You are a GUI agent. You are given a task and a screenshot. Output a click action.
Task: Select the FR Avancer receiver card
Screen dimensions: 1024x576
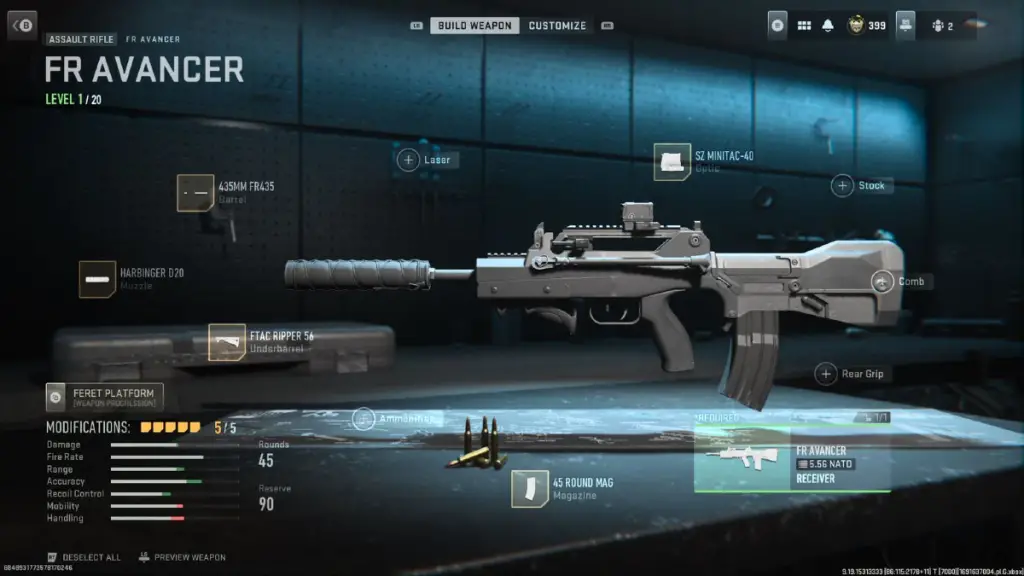tap(792, 457)
